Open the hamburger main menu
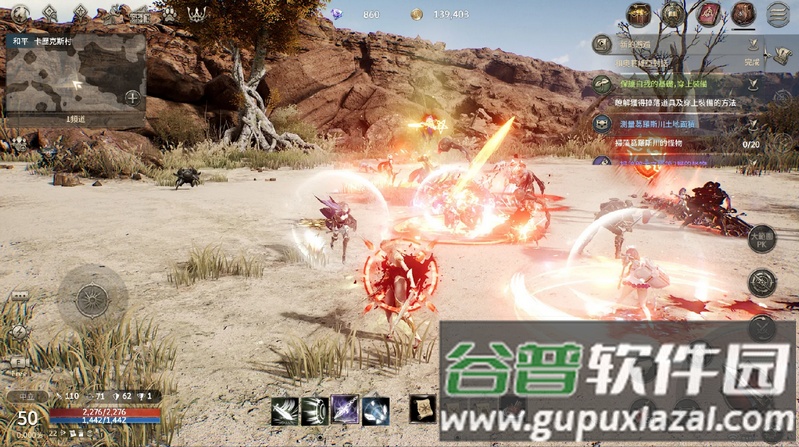 tap(777, 14)
